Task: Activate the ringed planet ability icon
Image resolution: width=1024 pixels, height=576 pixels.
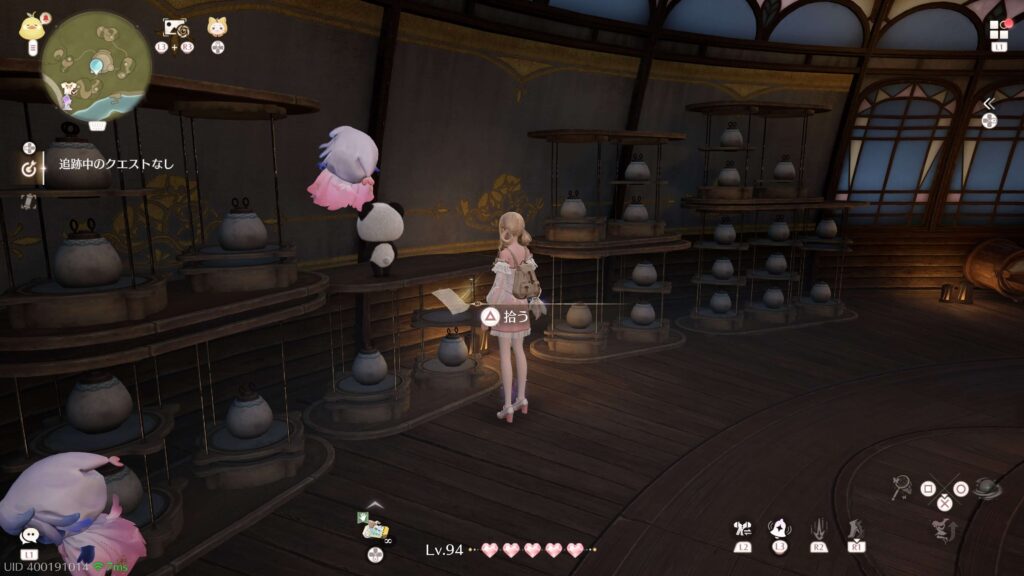Action: [x=986, y=489]
